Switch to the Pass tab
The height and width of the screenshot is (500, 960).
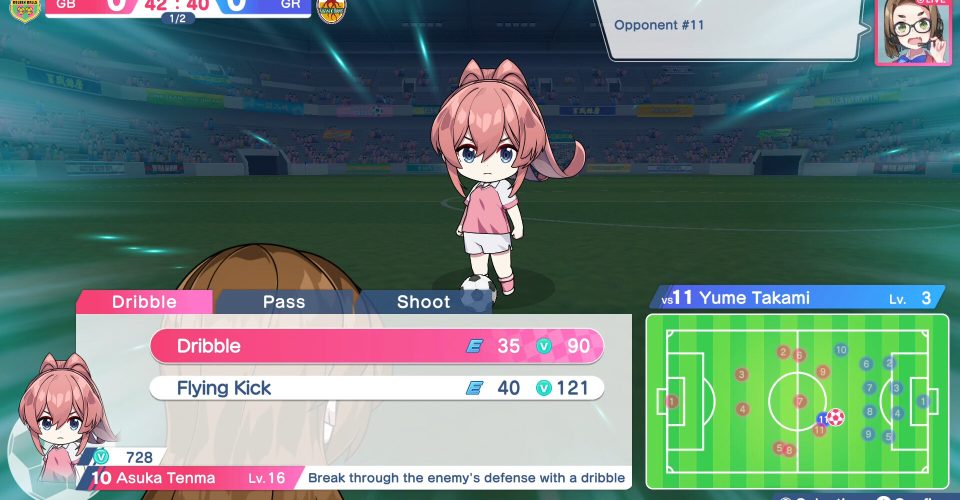coord(284,301)
